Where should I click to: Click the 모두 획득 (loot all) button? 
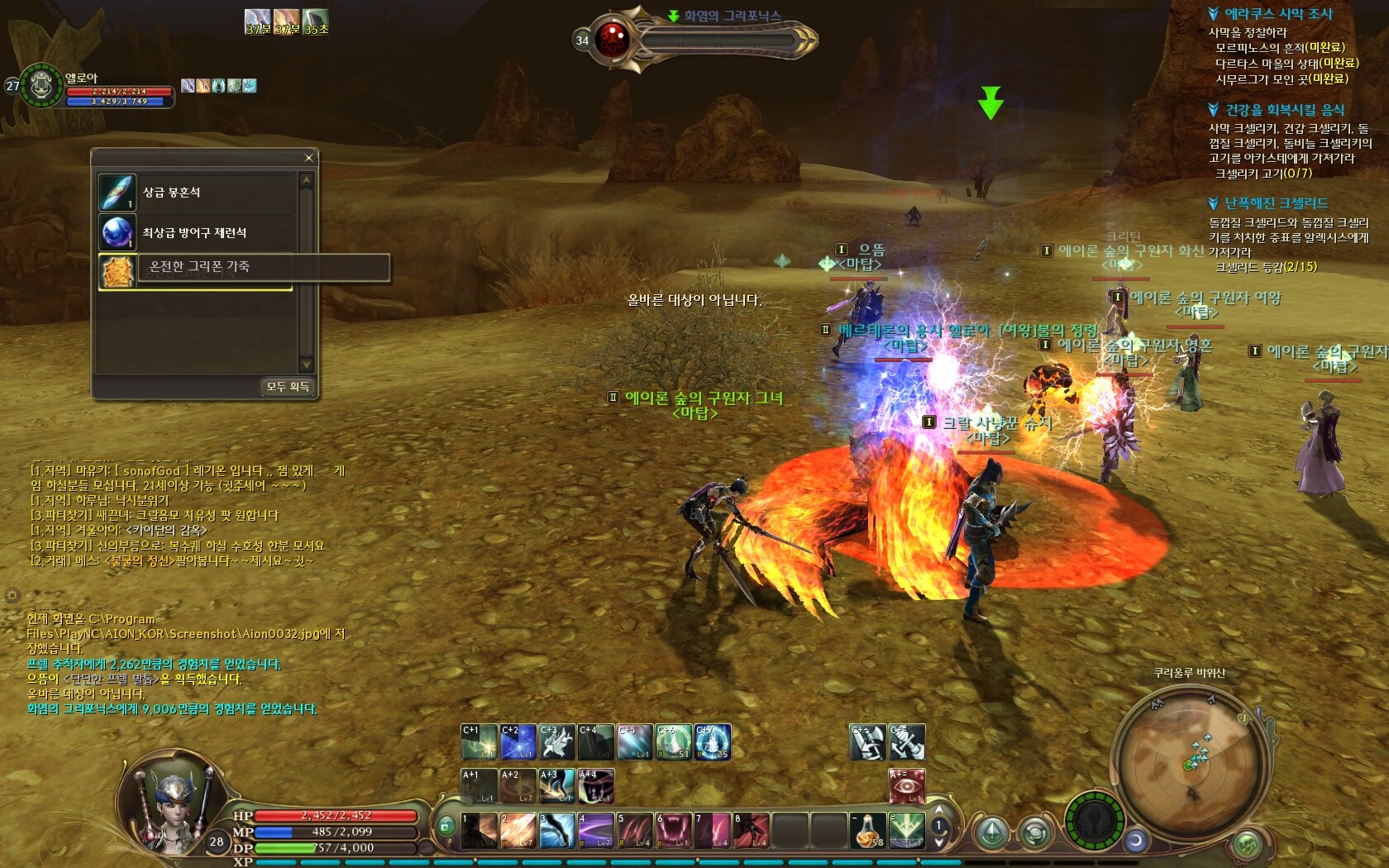[x=288, y=387]
